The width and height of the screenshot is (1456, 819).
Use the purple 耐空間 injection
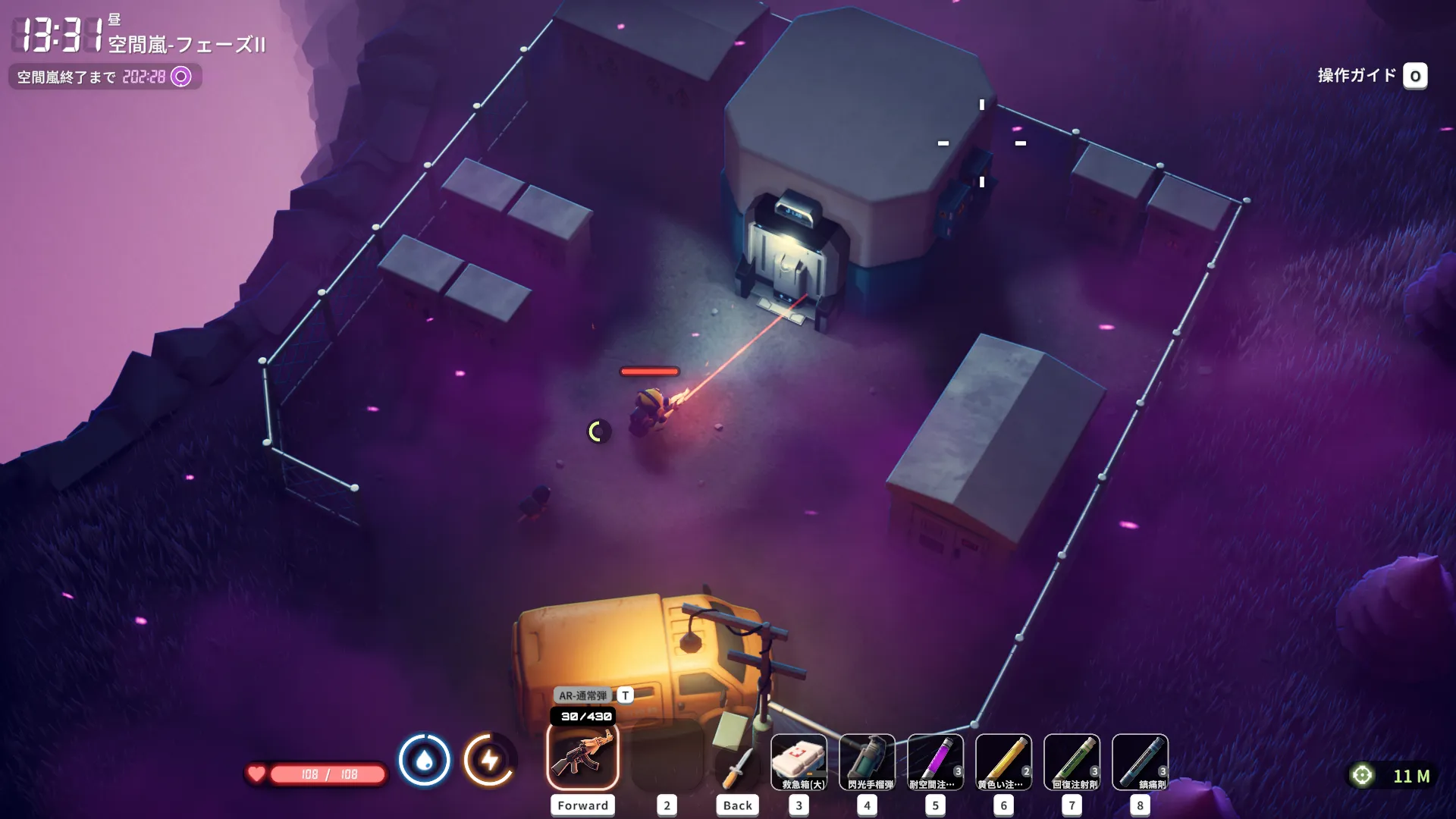coord(935,762)
